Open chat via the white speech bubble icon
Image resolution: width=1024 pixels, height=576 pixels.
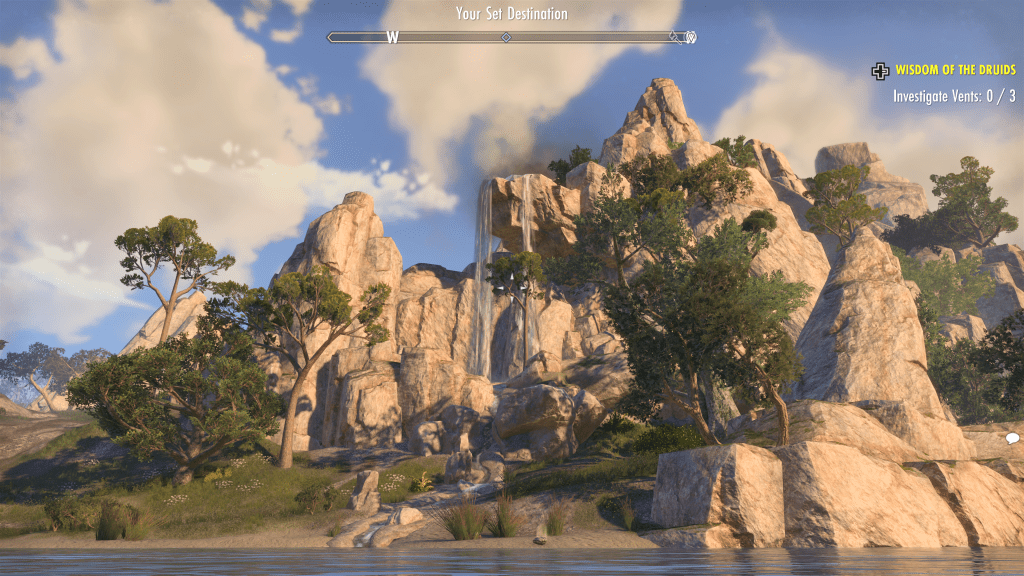point(1012,438)
